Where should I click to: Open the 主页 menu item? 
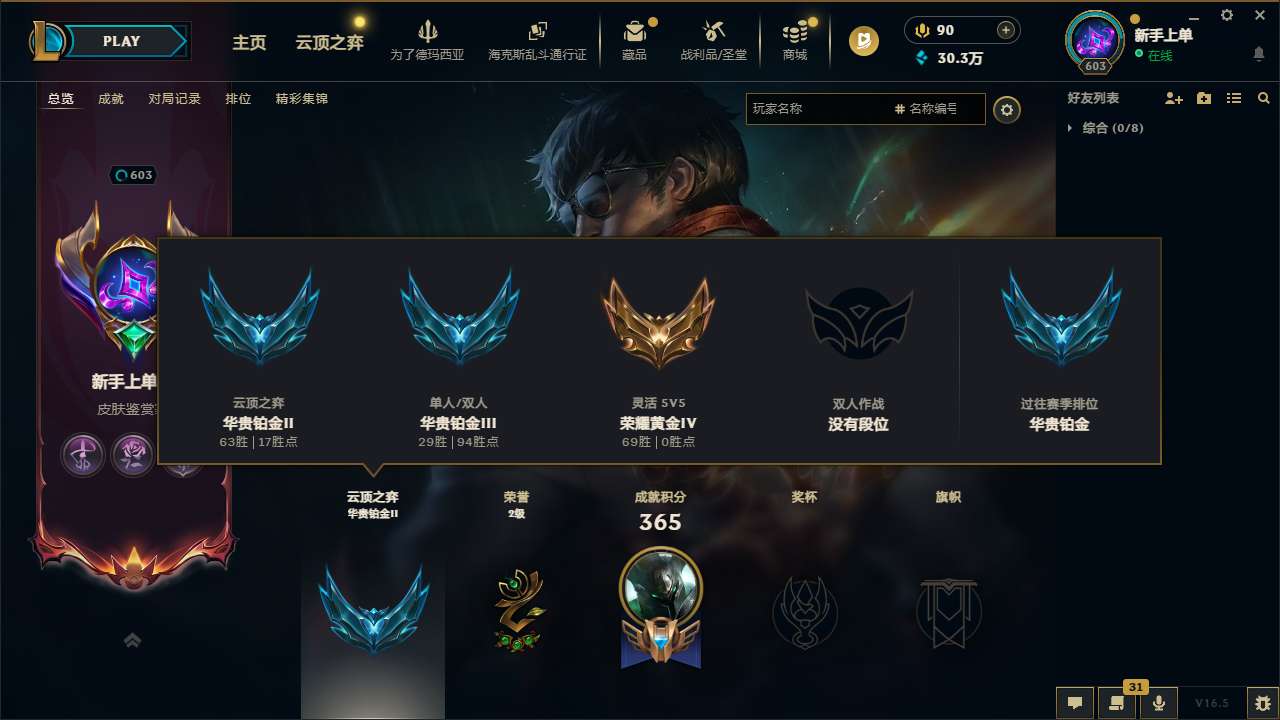coord(249,43)
